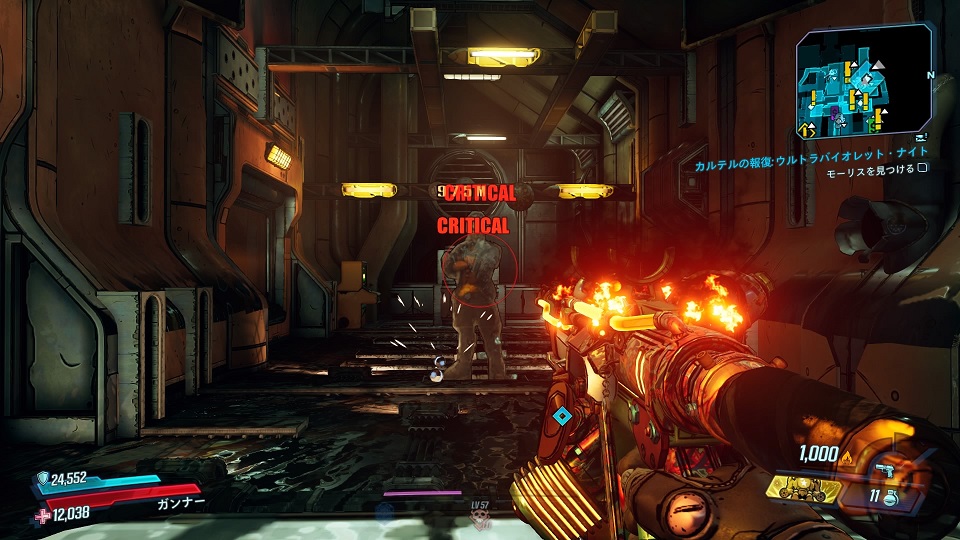Click the Iron Bear action skill icon

click(805, 487)
